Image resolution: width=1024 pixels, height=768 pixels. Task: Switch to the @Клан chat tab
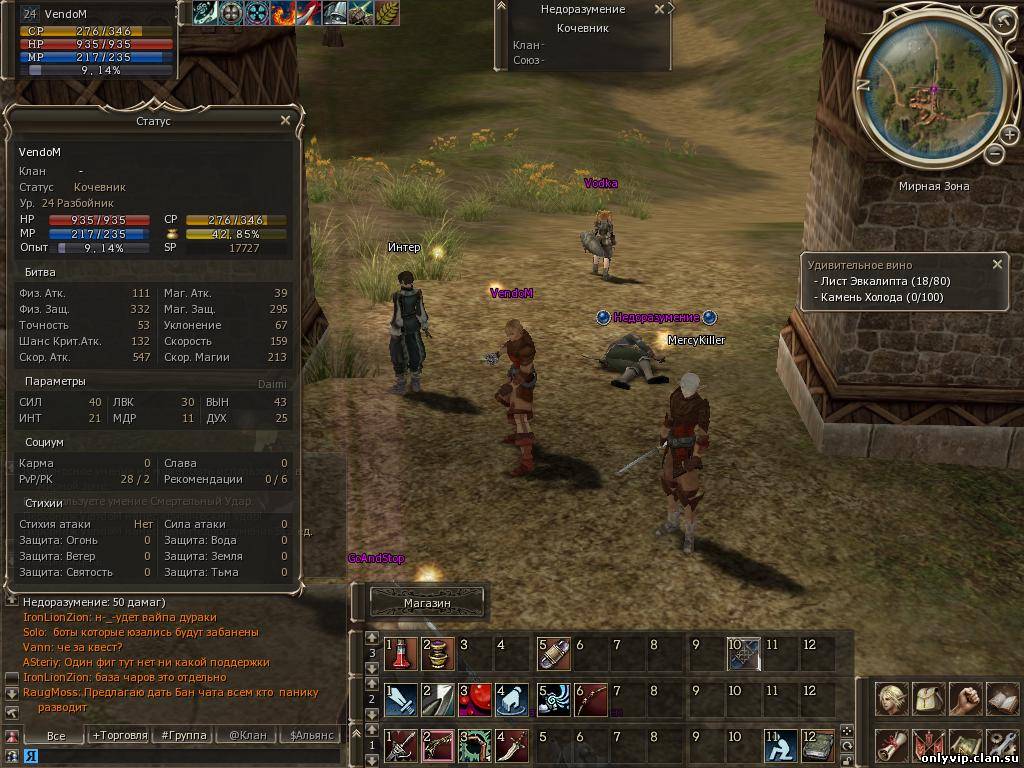(x=248, y=735)
